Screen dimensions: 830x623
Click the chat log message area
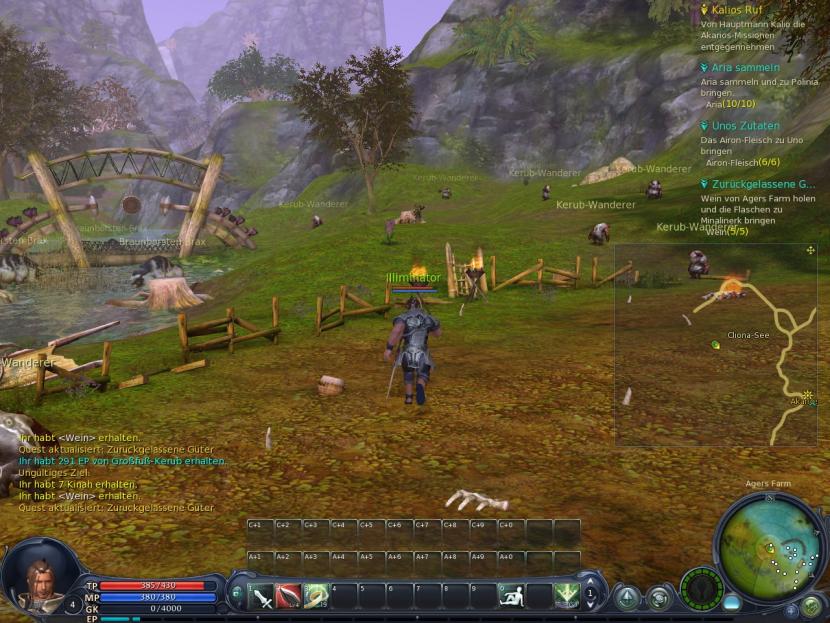click(x=120, y=472)
